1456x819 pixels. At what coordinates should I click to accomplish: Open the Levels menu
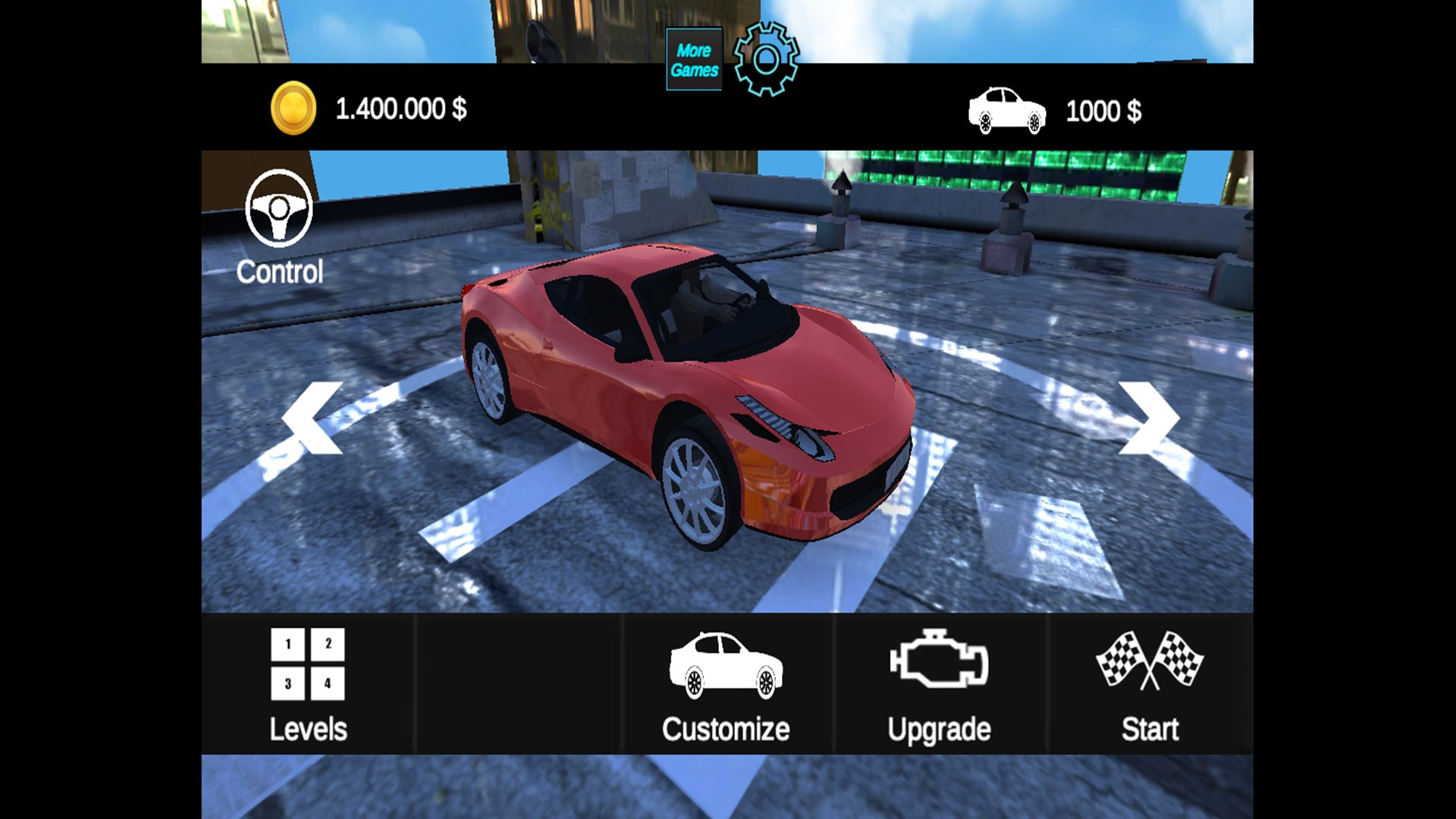[x=308, y=684]
